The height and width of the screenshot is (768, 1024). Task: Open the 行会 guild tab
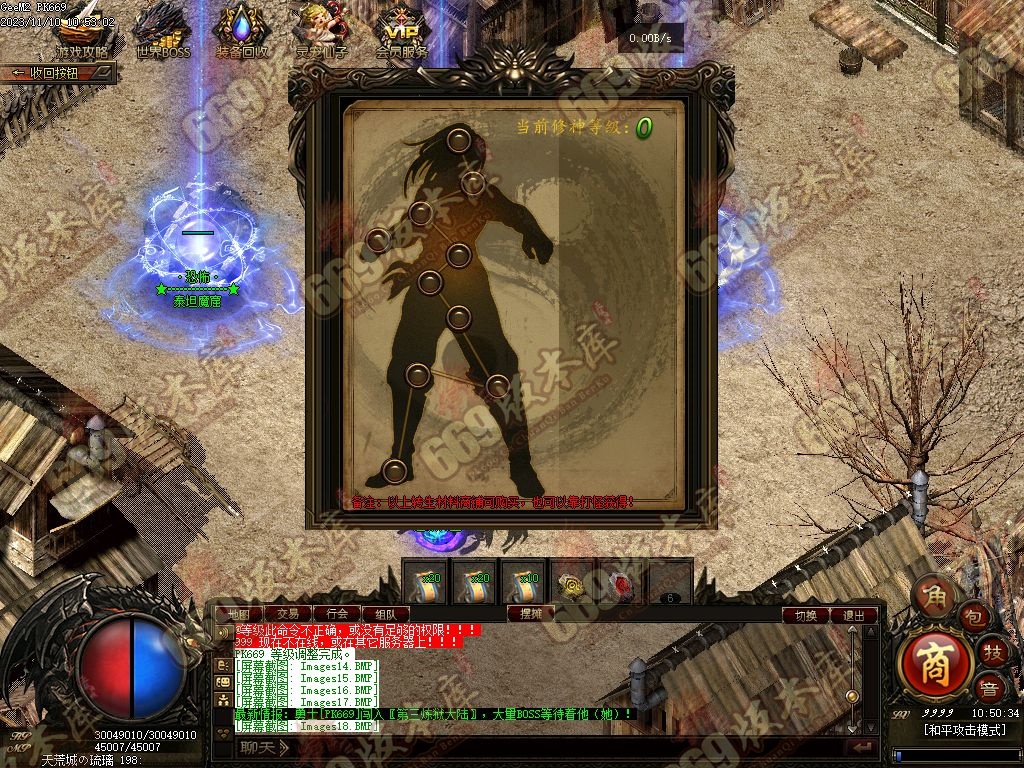tap(337, 613)
